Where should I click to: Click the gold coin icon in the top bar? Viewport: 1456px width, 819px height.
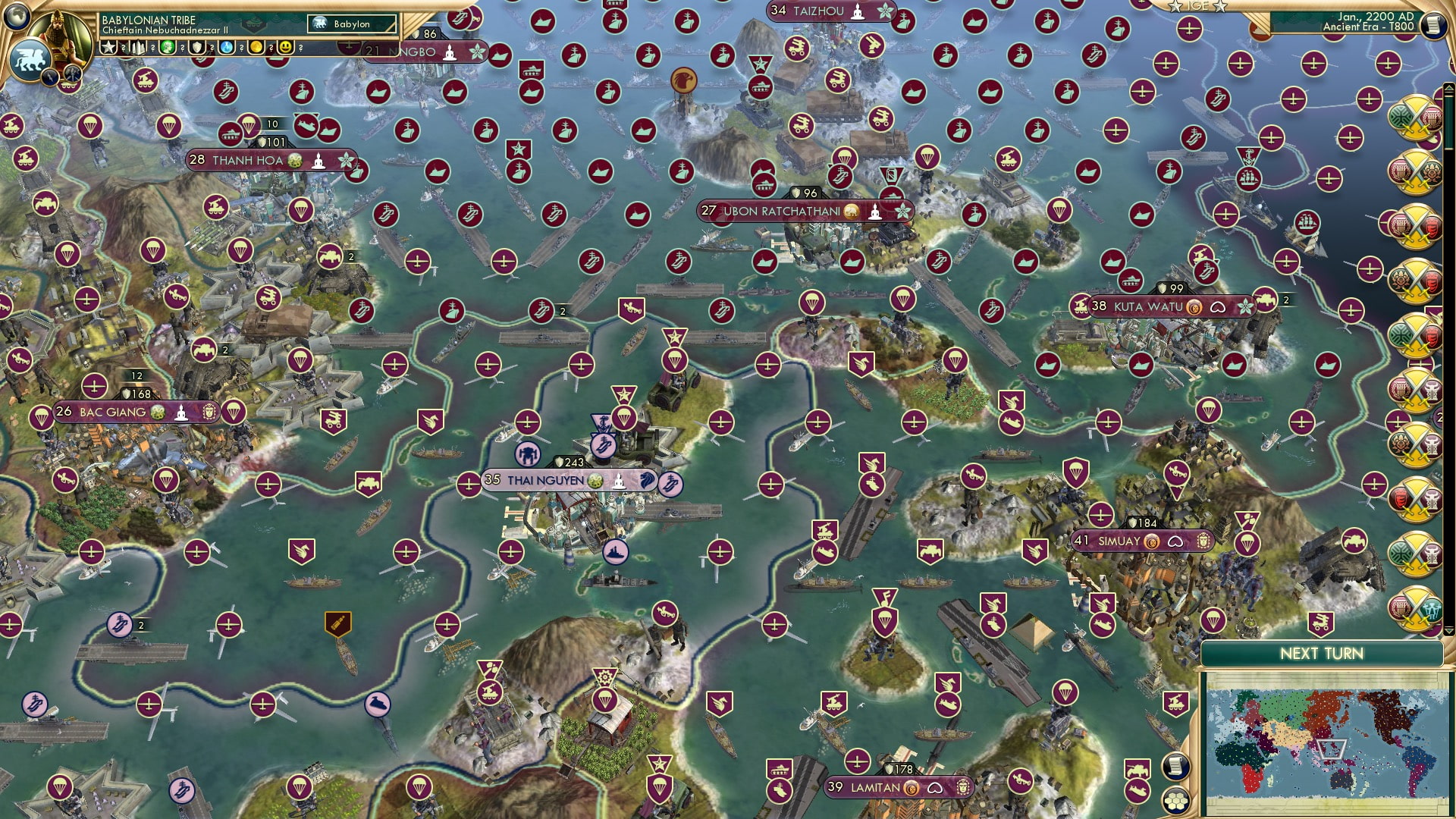pyautogui.click(x=258, y=48)
